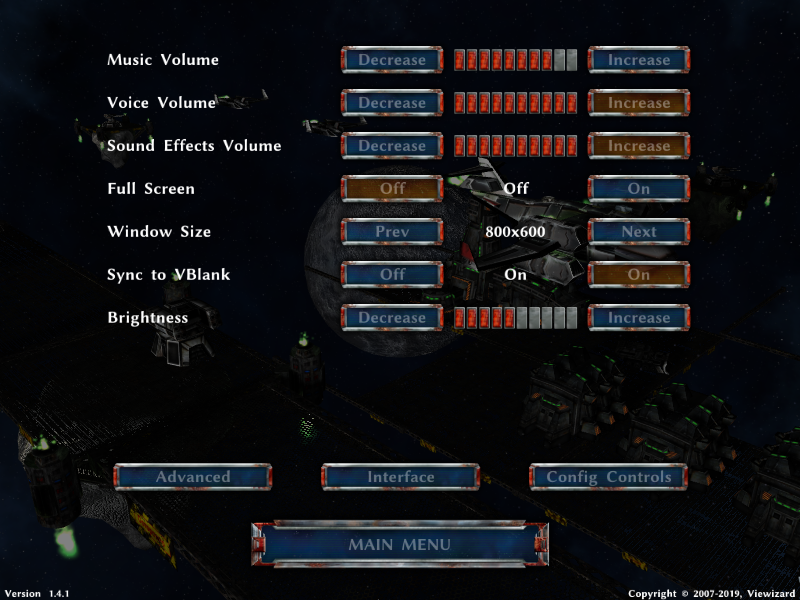This screenshot has width=800, height=600.
Task: Lower the Voice Volume
Action: coord(392,103)
